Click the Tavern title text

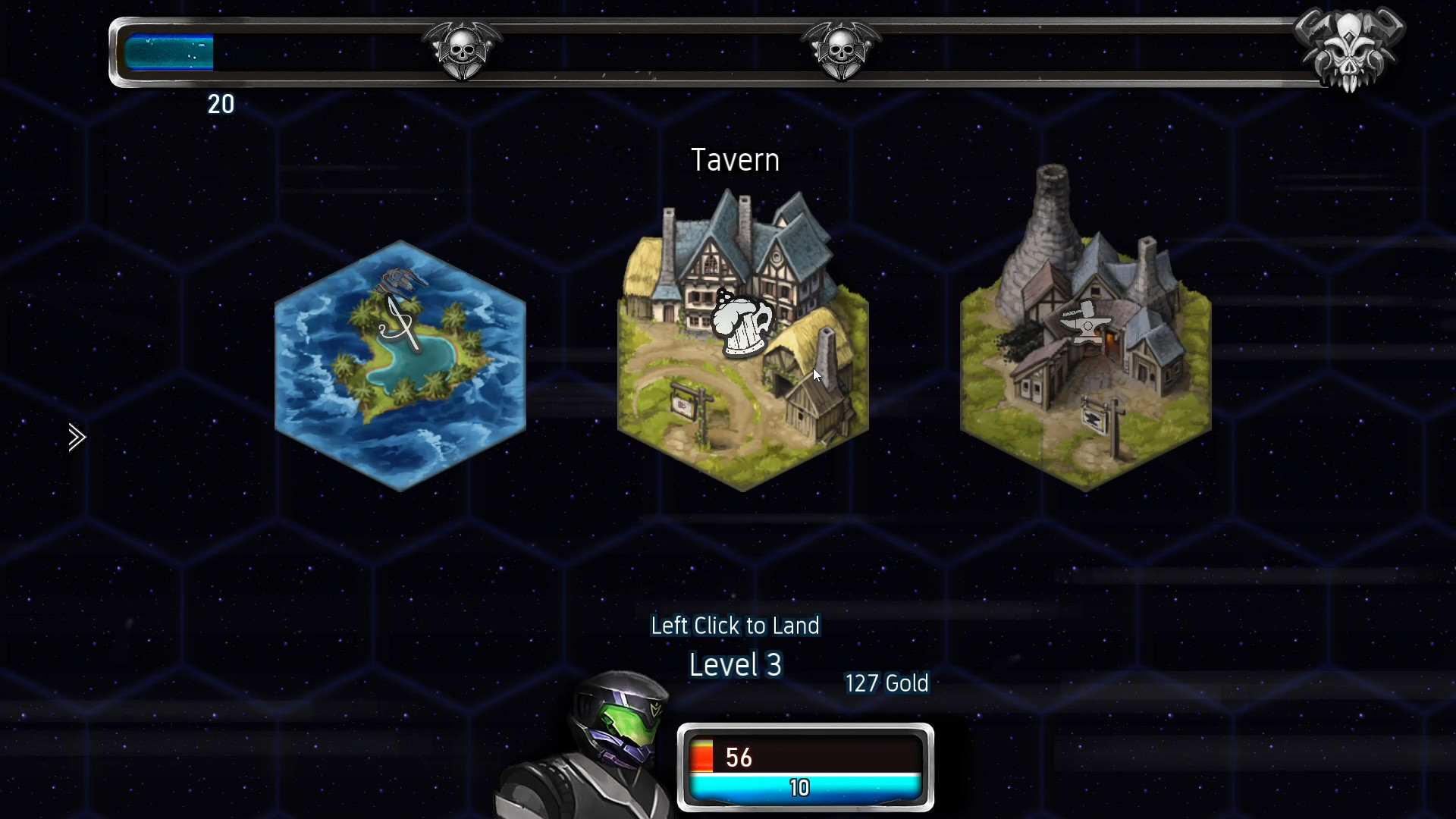pos(734,159)
